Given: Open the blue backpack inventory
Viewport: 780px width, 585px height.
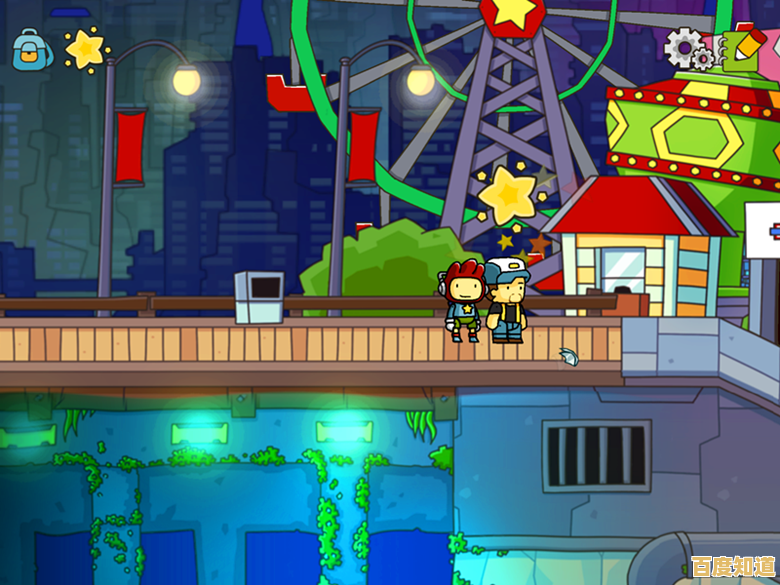Looking at the screenshot, I should coord(32,48).
